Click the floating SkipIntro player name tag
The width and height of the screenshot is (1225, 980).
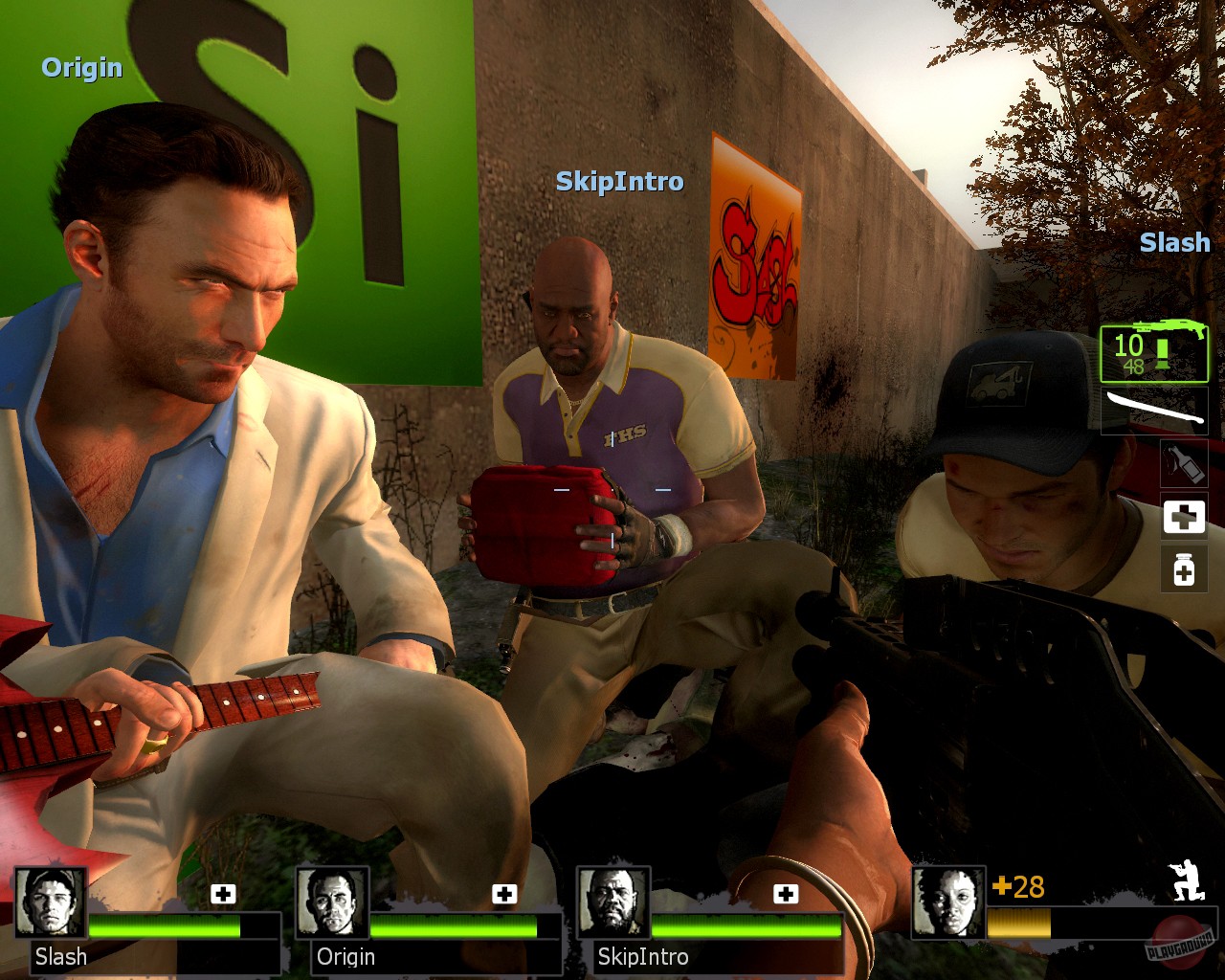[x=618, y=181]
